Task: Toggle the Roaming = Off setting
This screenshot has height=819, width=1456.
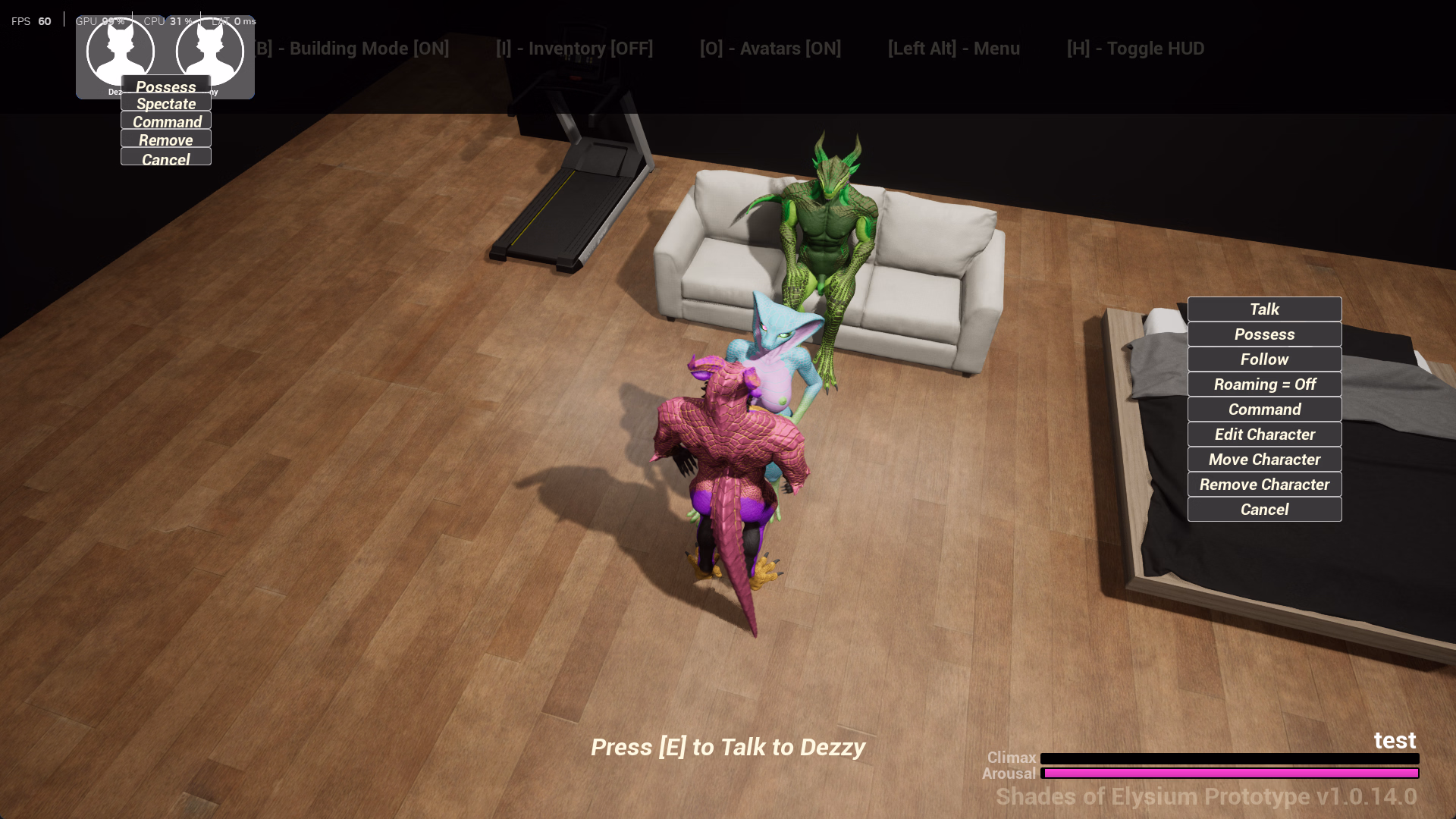Action: (x=1264, y=384)
